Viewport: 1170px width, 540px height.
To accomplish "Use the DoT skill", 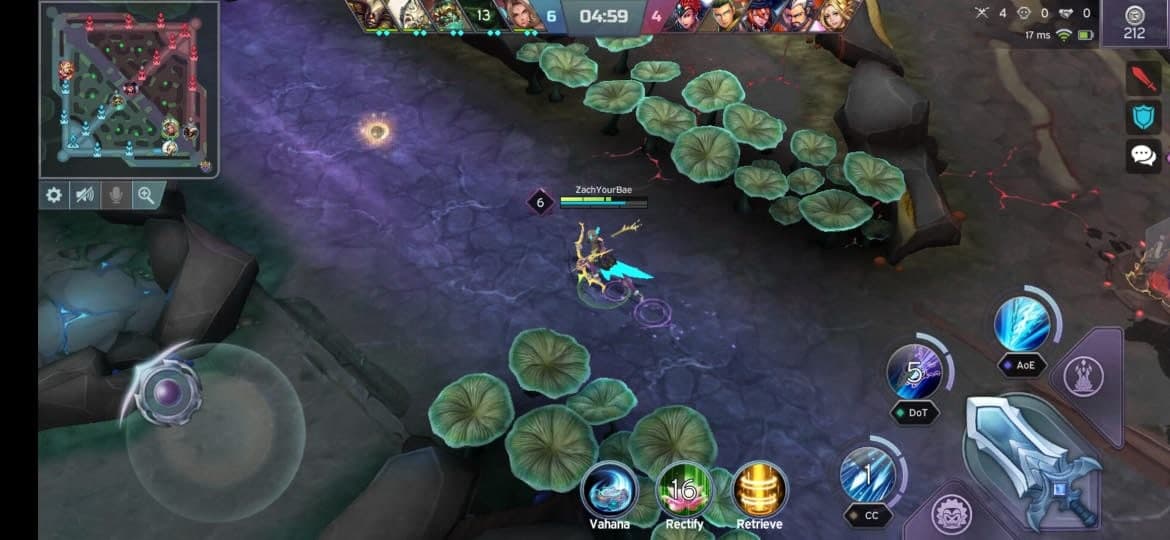I will [914, 372].
